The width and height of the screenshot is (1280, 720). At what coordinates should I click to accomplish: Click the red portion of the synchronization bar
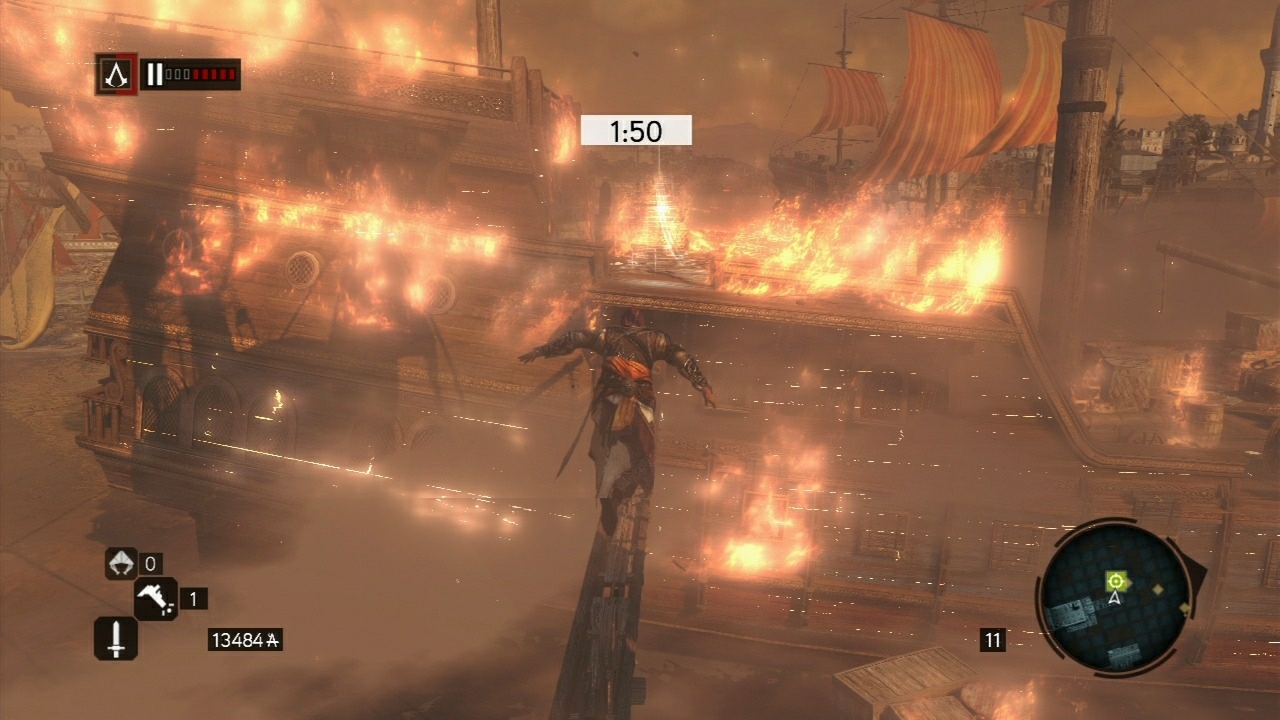click(215, 72)
